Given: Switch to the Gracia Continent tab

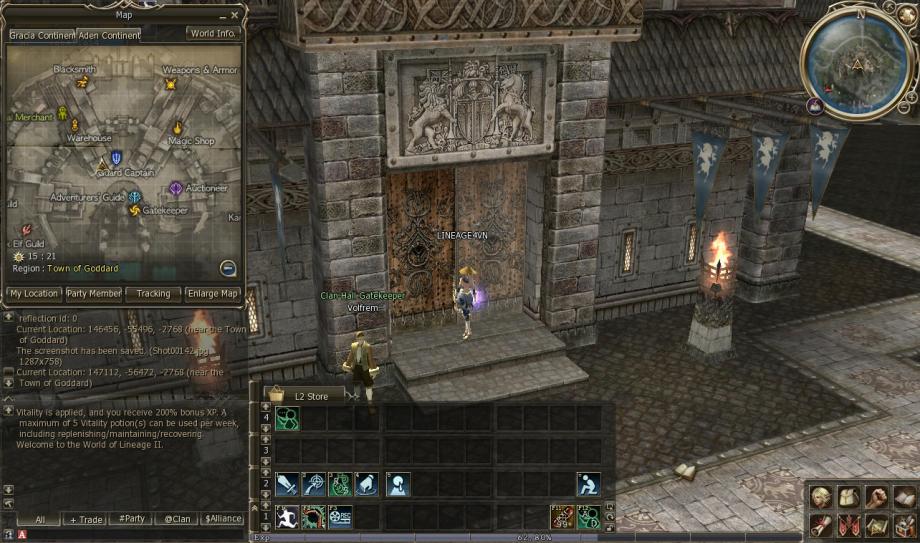Looking at the screenshot, I should [x=42, y=34].
